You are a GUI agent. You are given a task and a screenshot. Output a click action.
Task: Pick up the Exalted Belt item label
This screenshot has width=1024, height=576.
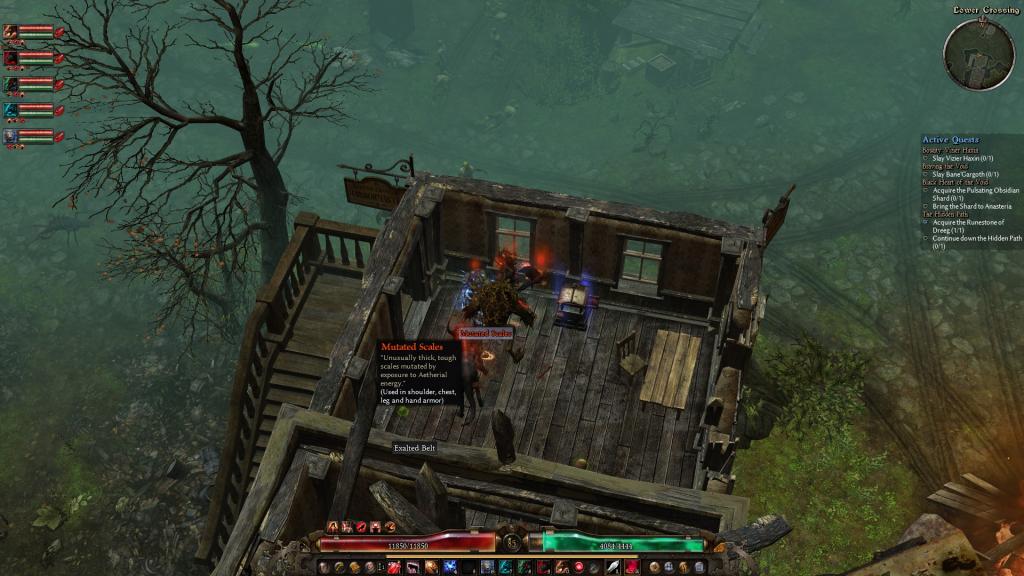tap(414, 449)
